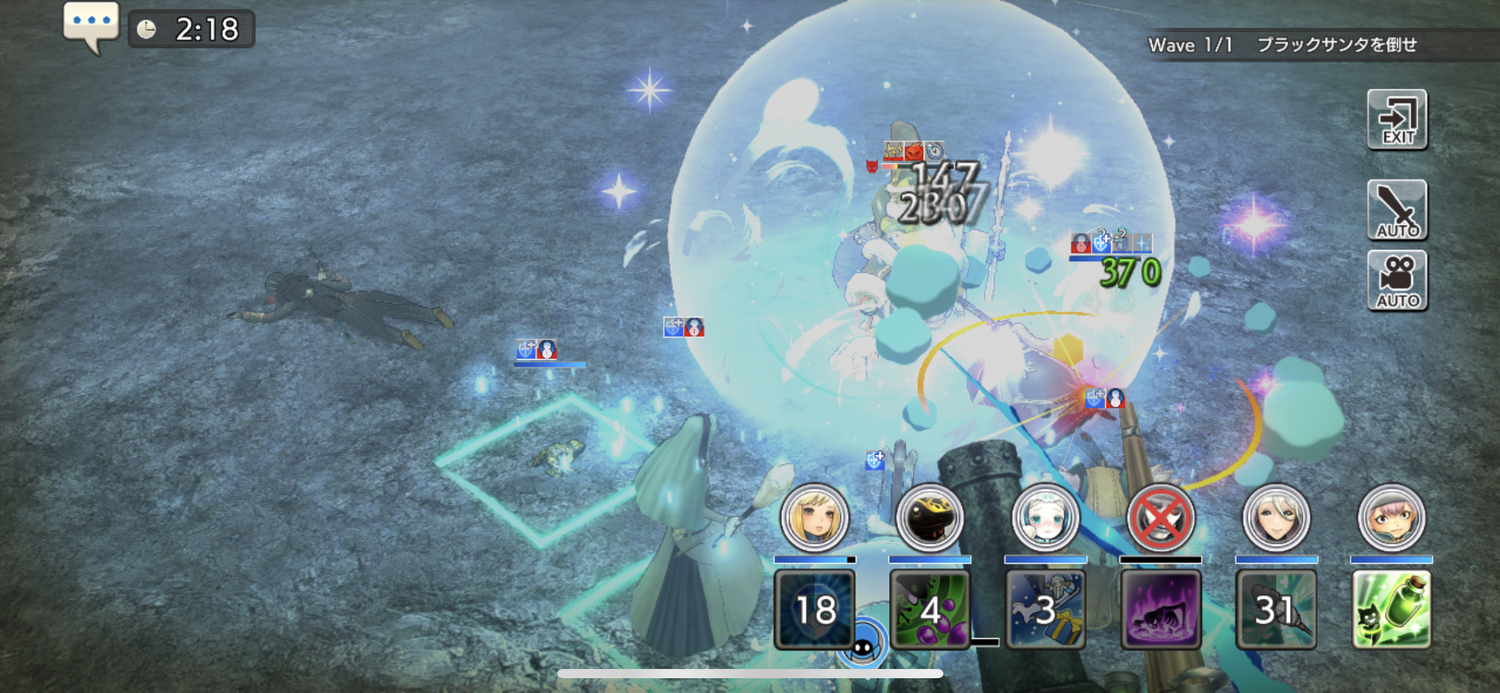The width and height of the screenshot is (1500, 693).
Task: Toggle the sword AUTO battle button
Action: 1397,210
